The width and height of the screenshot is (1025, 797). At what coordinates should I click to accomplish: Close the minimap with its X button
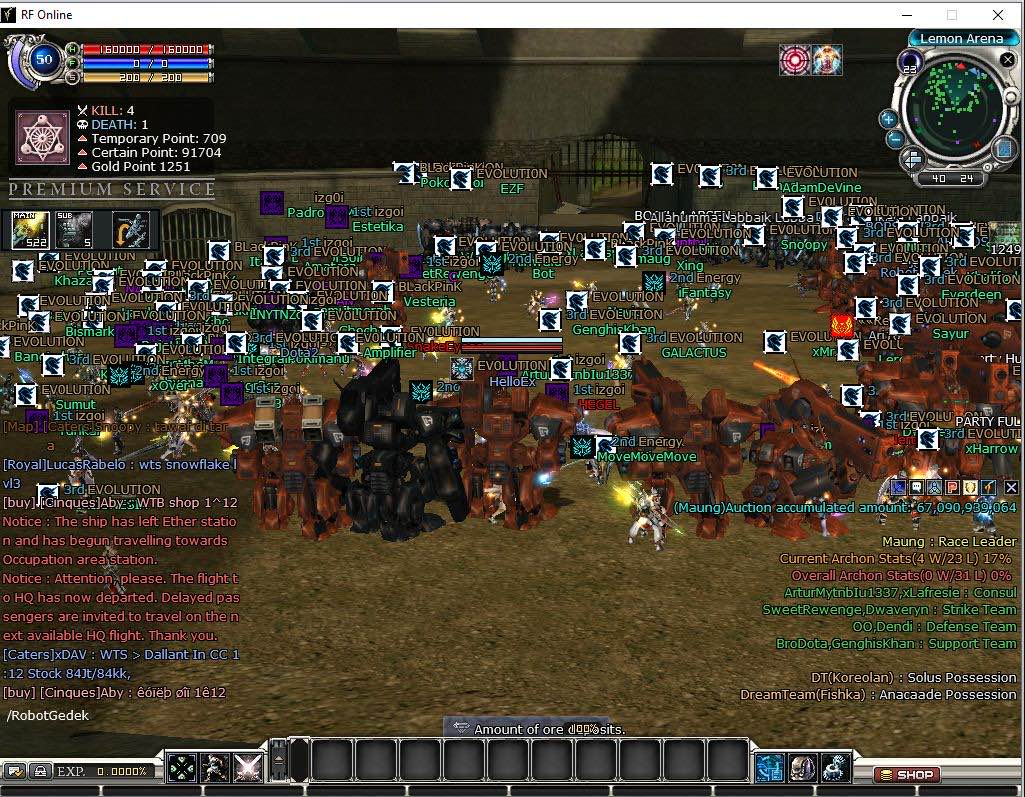pos(1008,60)
